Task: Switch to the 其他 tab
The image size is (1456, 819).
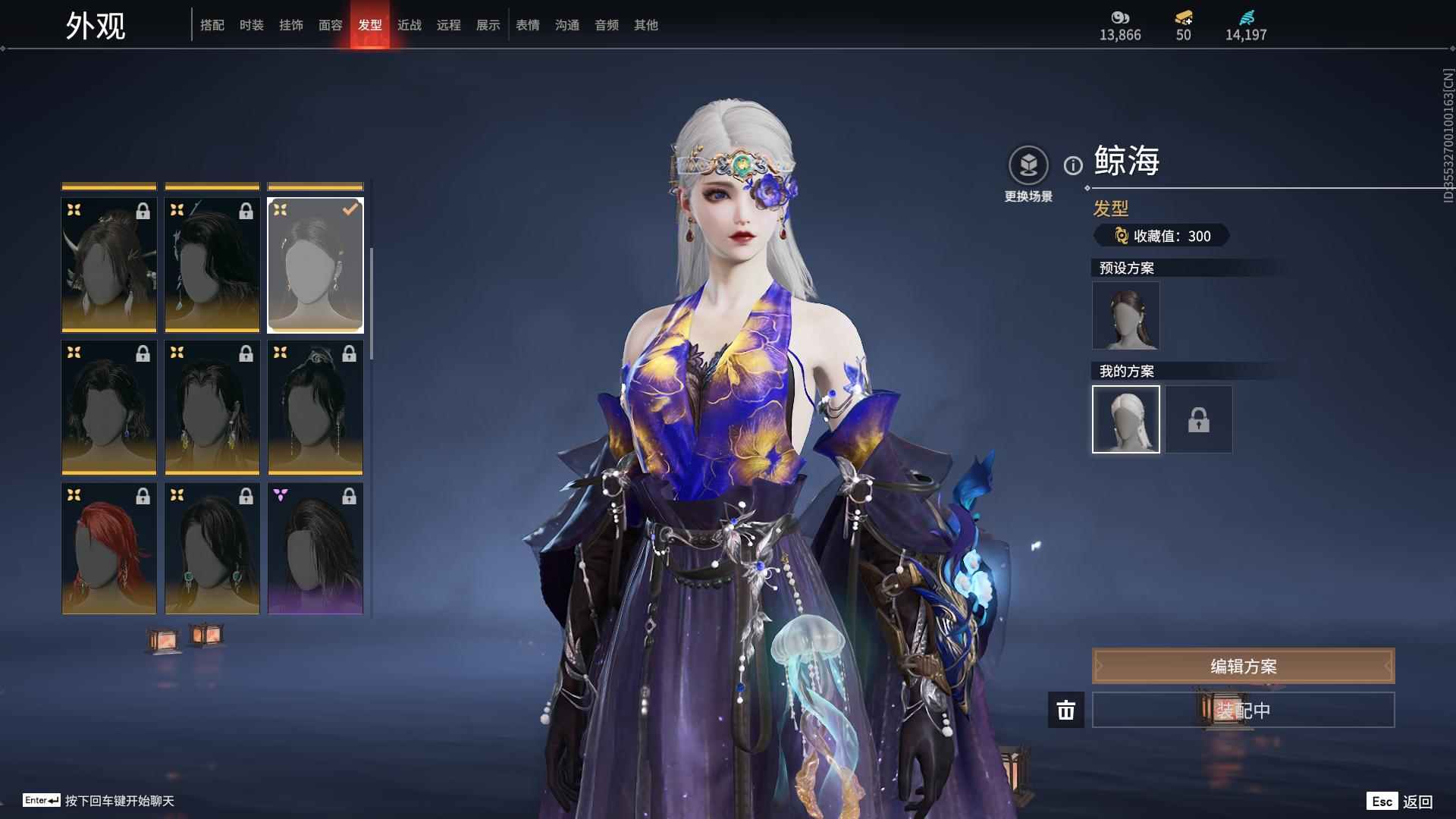Action: (646, 25)
